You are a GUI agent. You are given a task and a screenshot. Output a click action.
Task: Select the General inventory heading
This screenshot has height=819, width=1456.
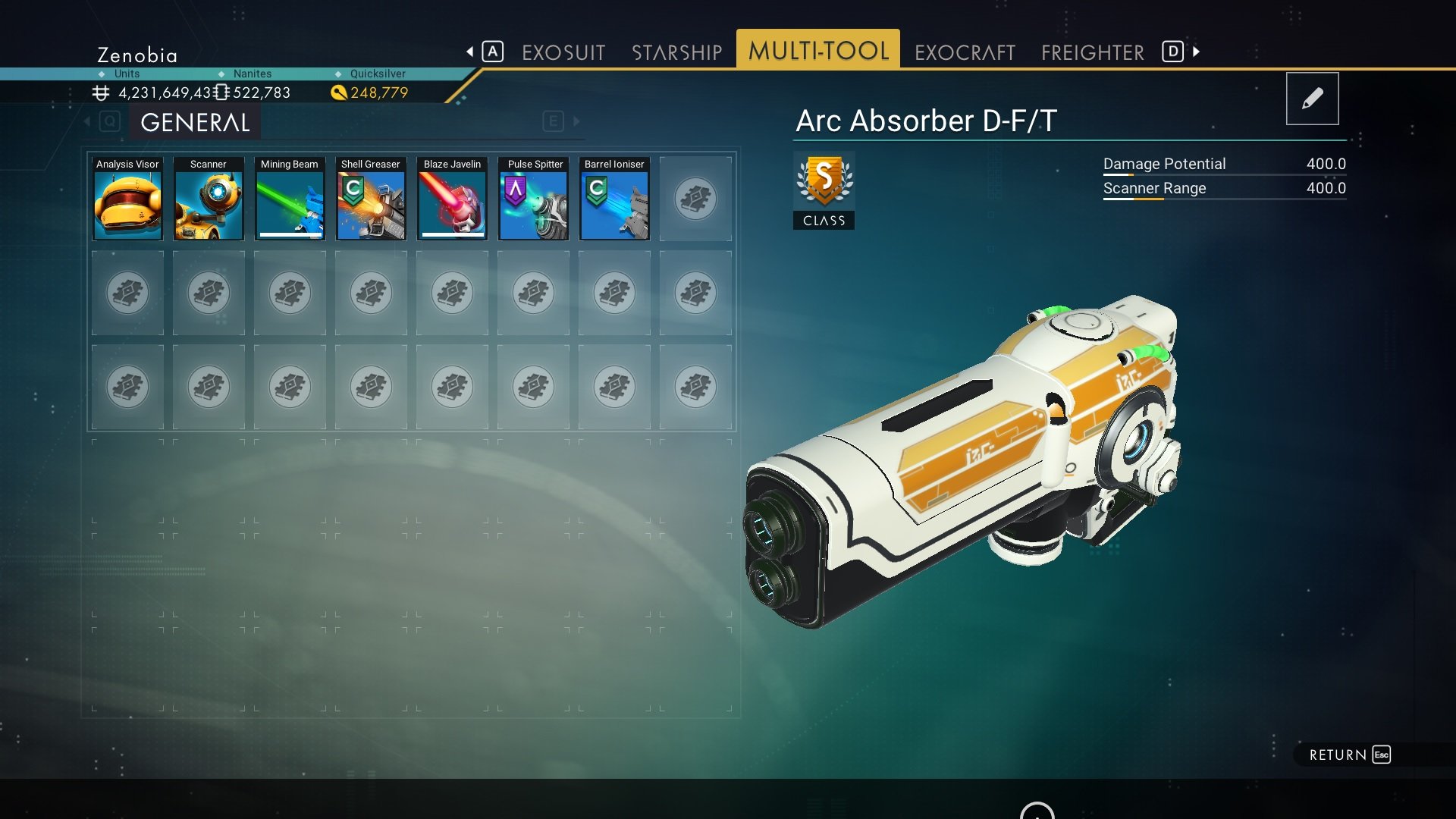click(195, 122)
